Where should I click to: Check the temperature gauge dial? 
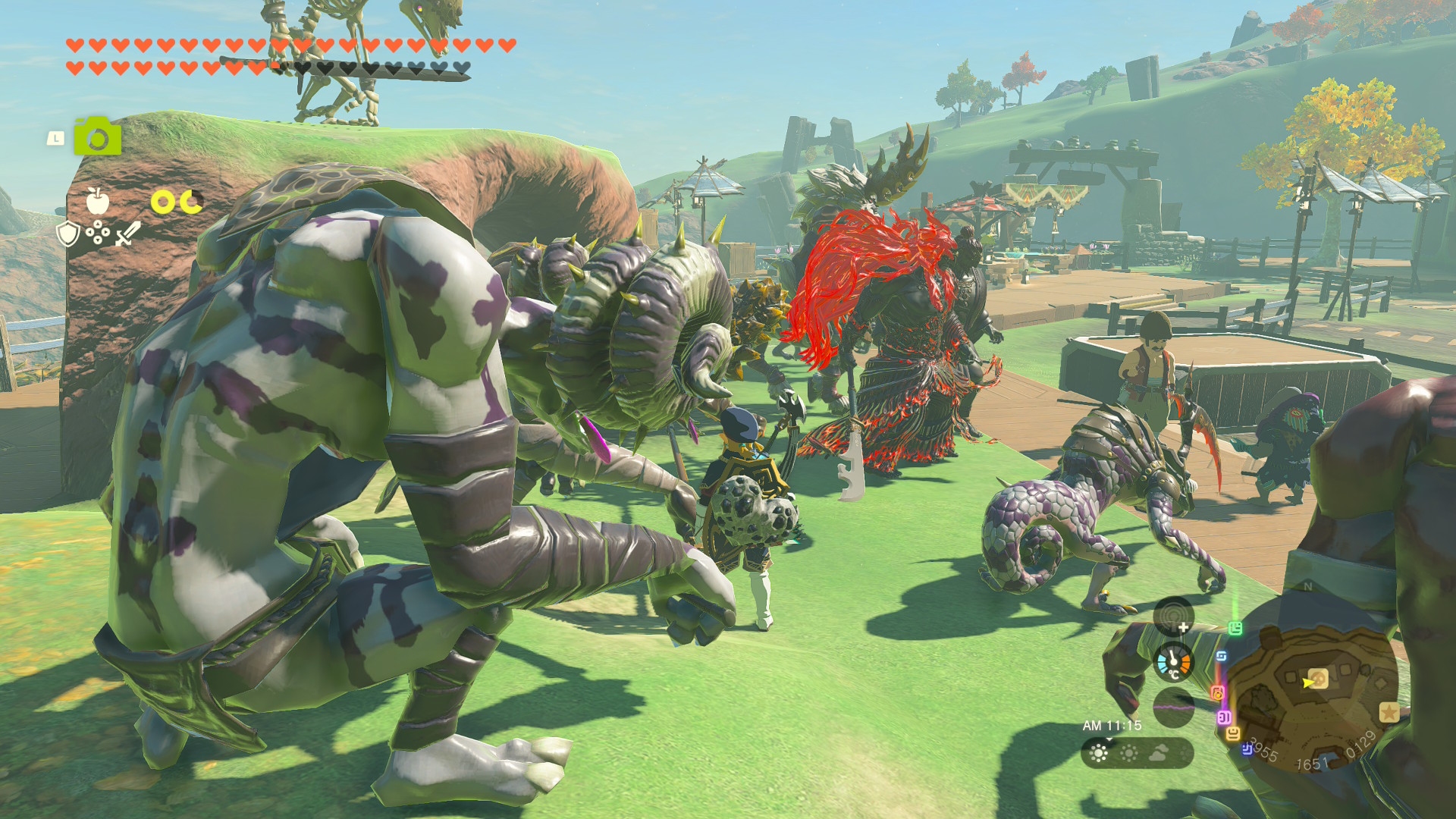click(1173, 662)
